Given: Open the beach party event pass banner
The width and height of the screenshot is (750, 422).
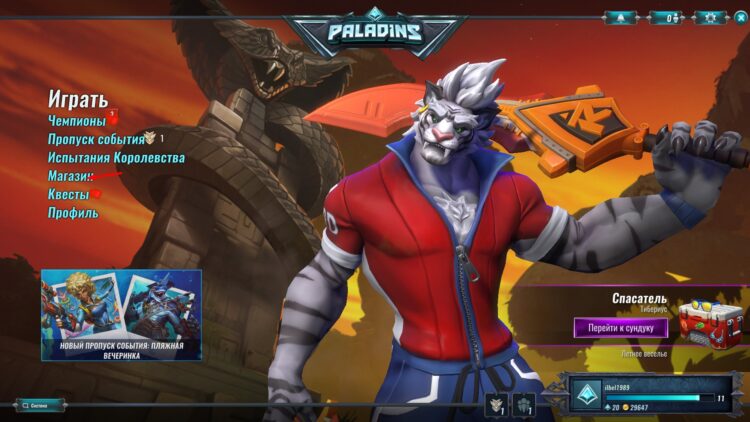Looking at the screenshot, I should (x=121, y=314).
